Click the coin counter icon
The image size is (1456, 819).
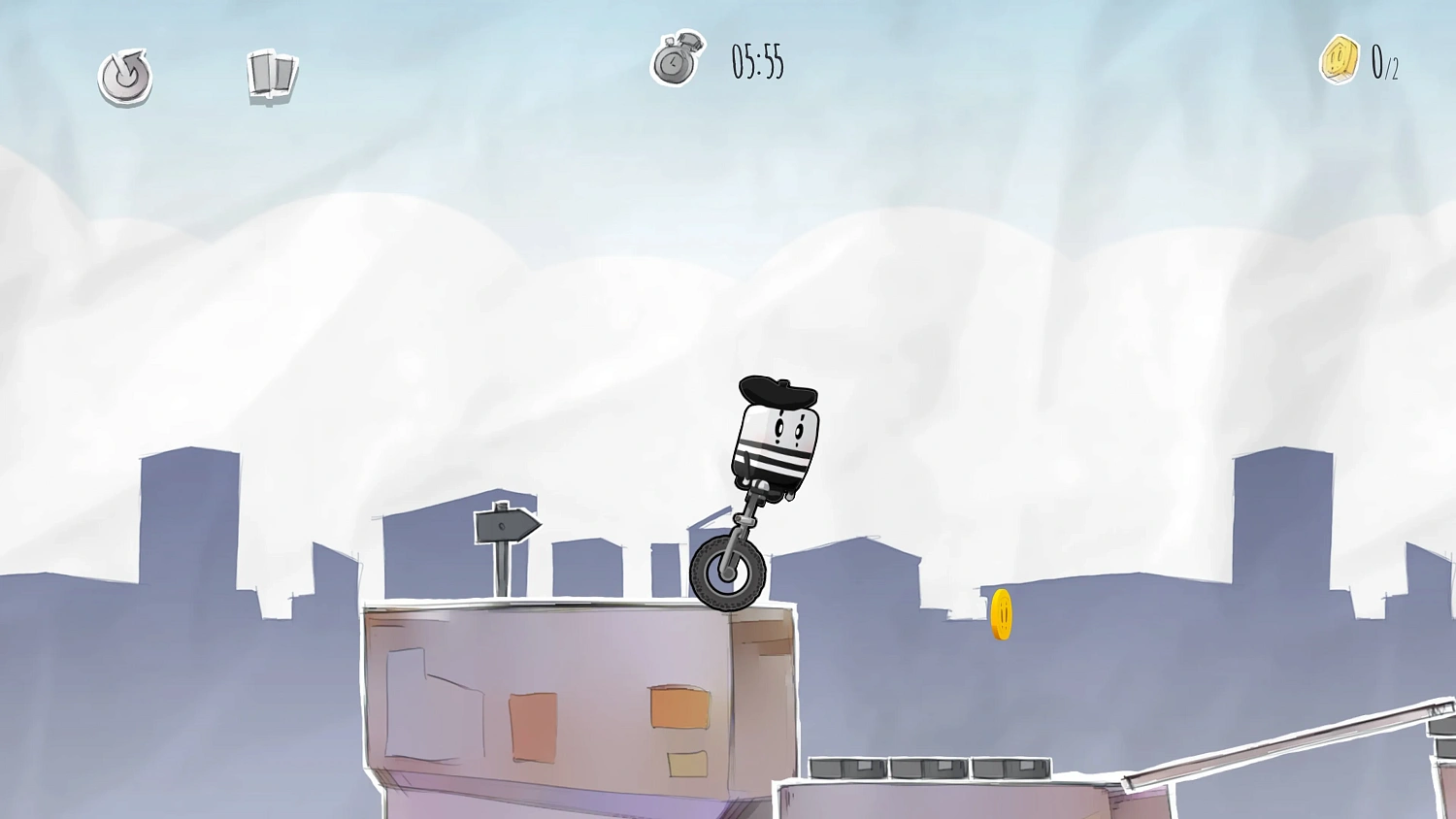coord(1338,60)
